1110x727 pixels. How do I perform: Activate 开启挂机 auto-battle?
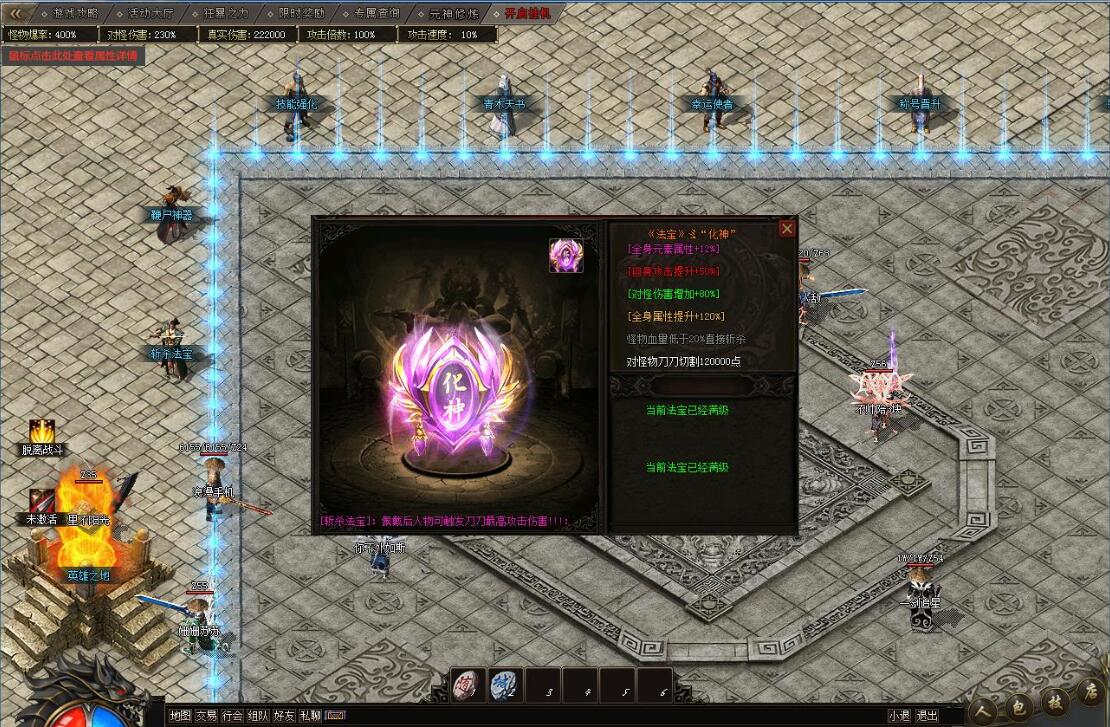tap(527, 14)
